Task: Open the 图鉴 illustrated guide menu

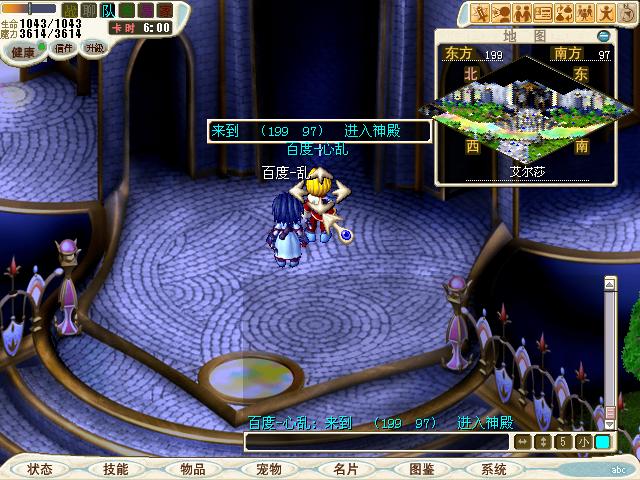Action: [x=422, y=469]
